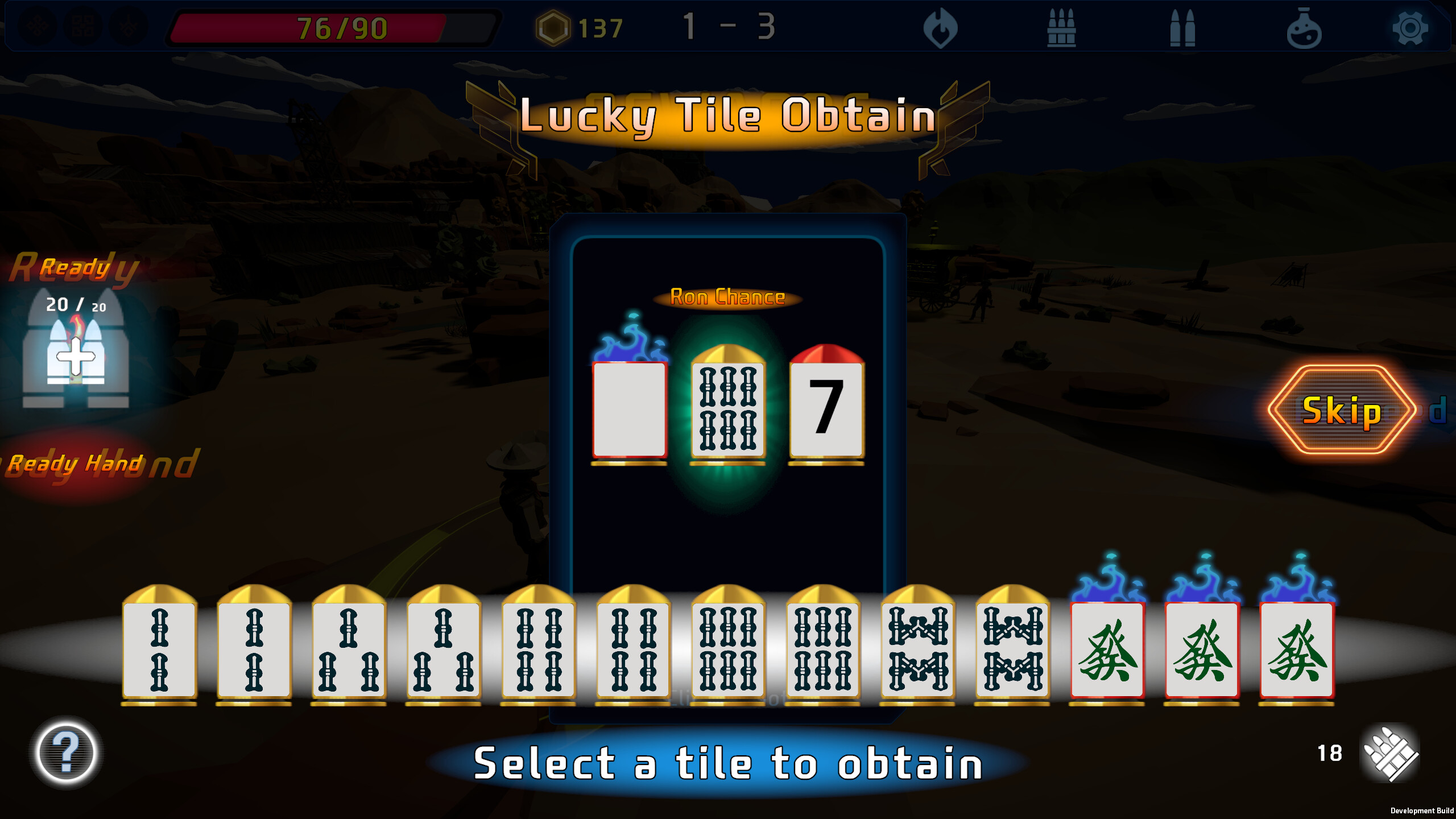
Task: Click the double bullets icon in top bar
Action: click(x=1182, y=27)
